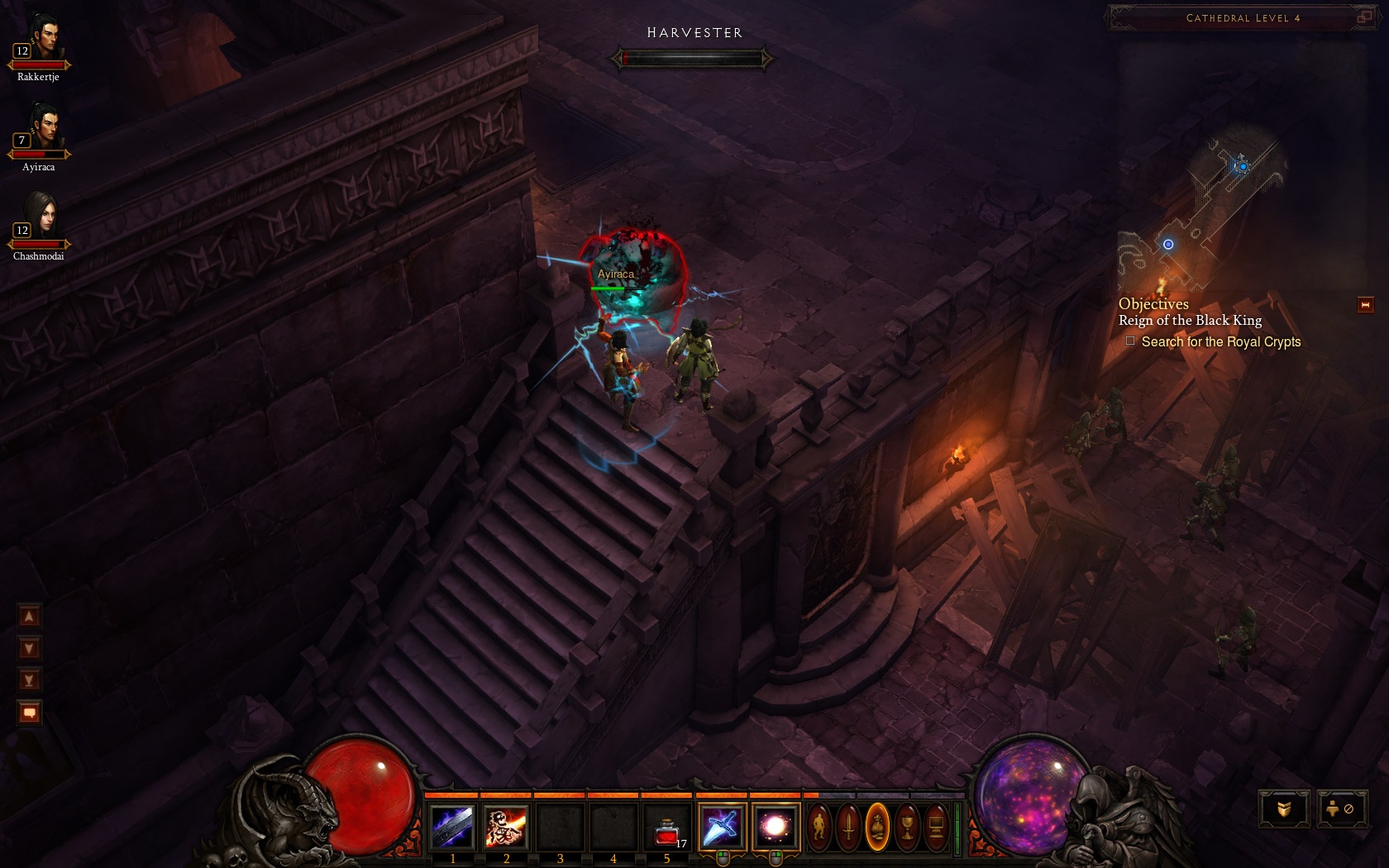
Task: Open the sword skills menu button
Action: click(848, 827)
